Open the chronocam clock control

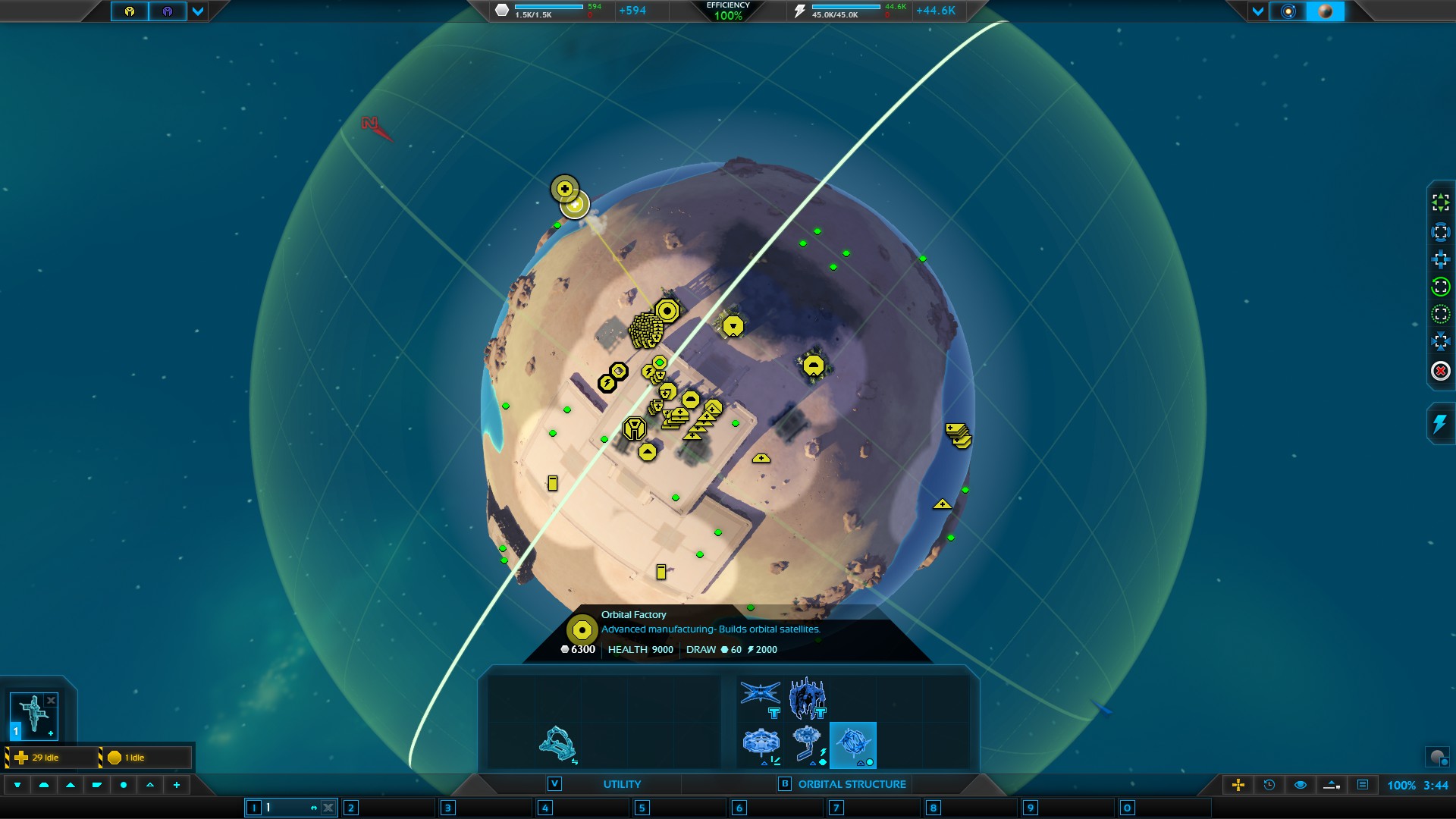pos(1269,785)
